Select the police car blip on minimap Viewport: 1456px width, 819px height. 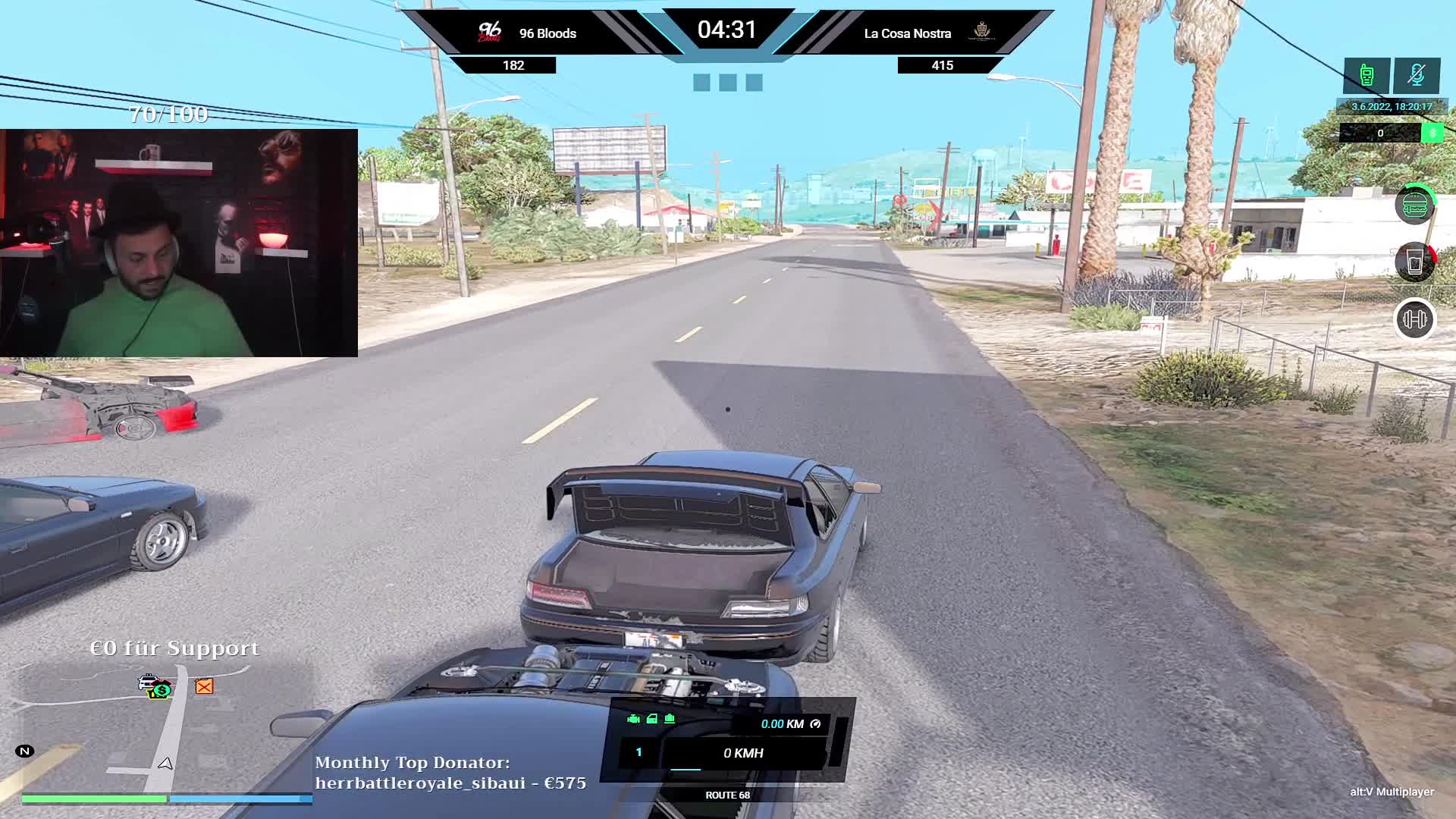(148, 682)
